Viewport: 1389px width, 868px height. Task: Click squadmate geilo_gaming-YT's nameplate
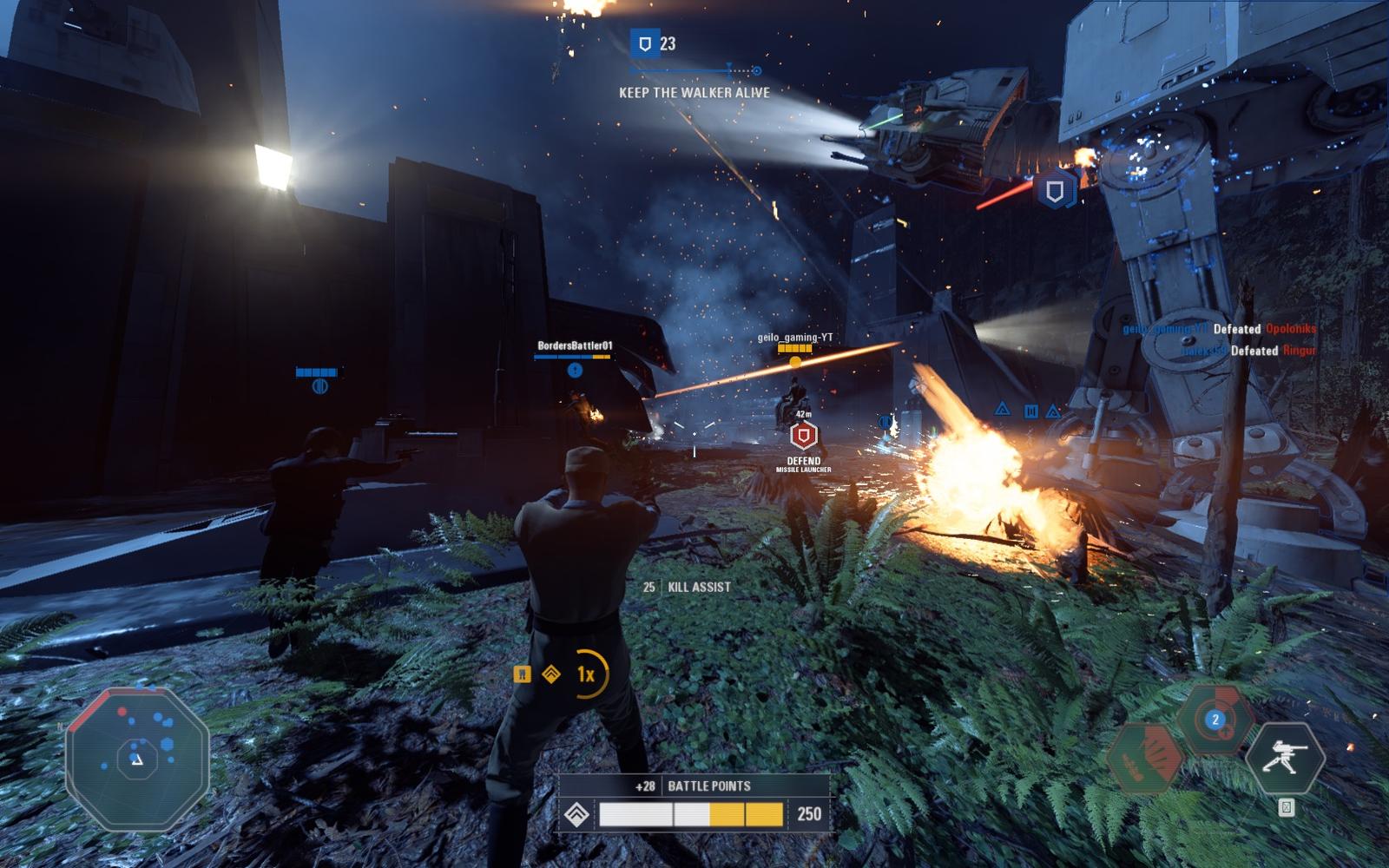(794, 338)
